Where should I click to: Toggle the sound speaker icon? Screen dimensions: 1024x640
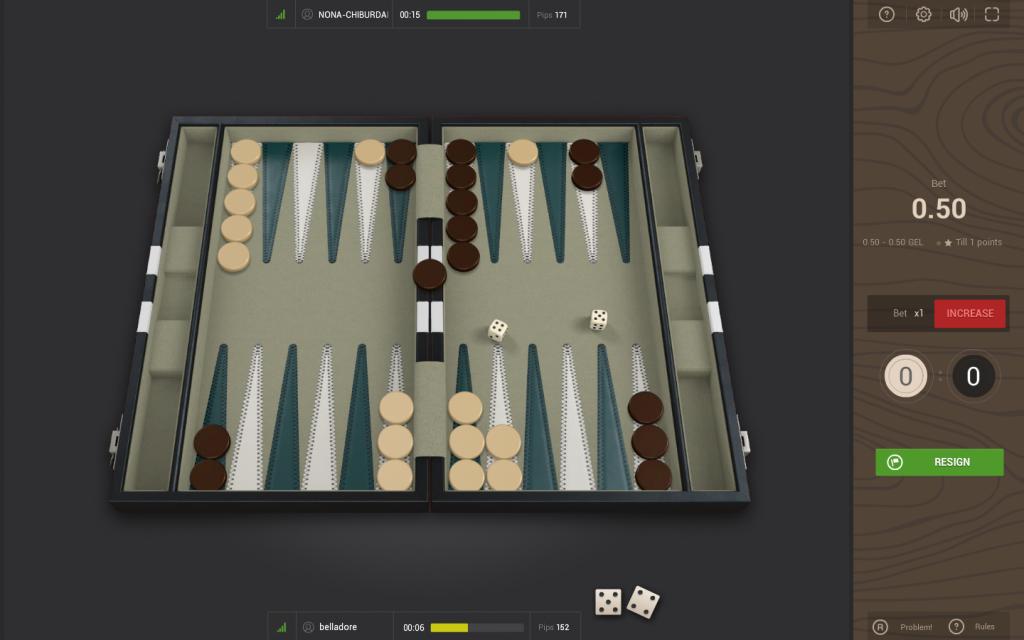[958, 14]
